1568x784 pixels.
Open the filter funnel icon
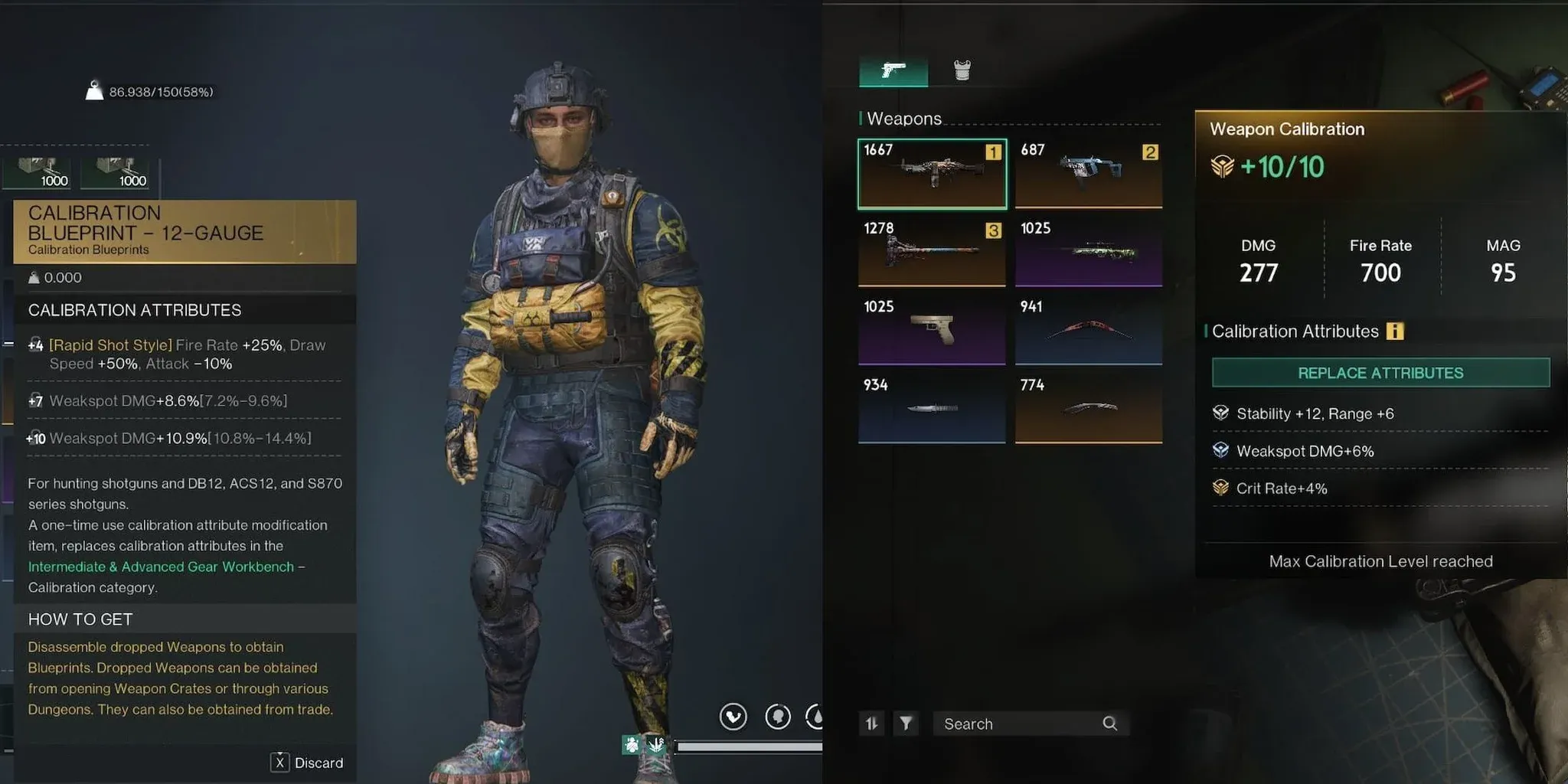[906, 723]
